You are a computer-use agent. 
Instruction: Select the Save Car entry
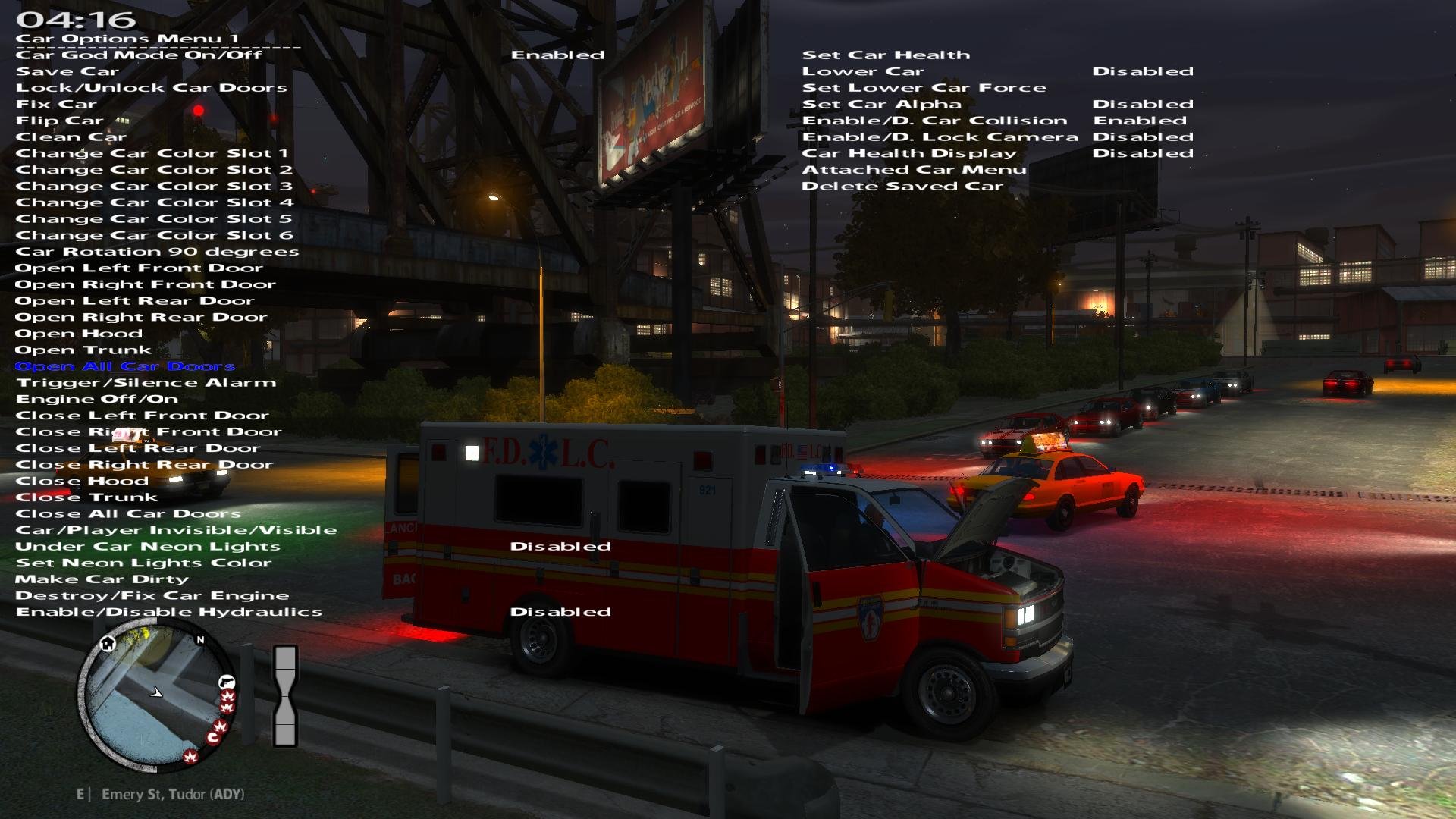pyautogui.click(x=67, y=71)
